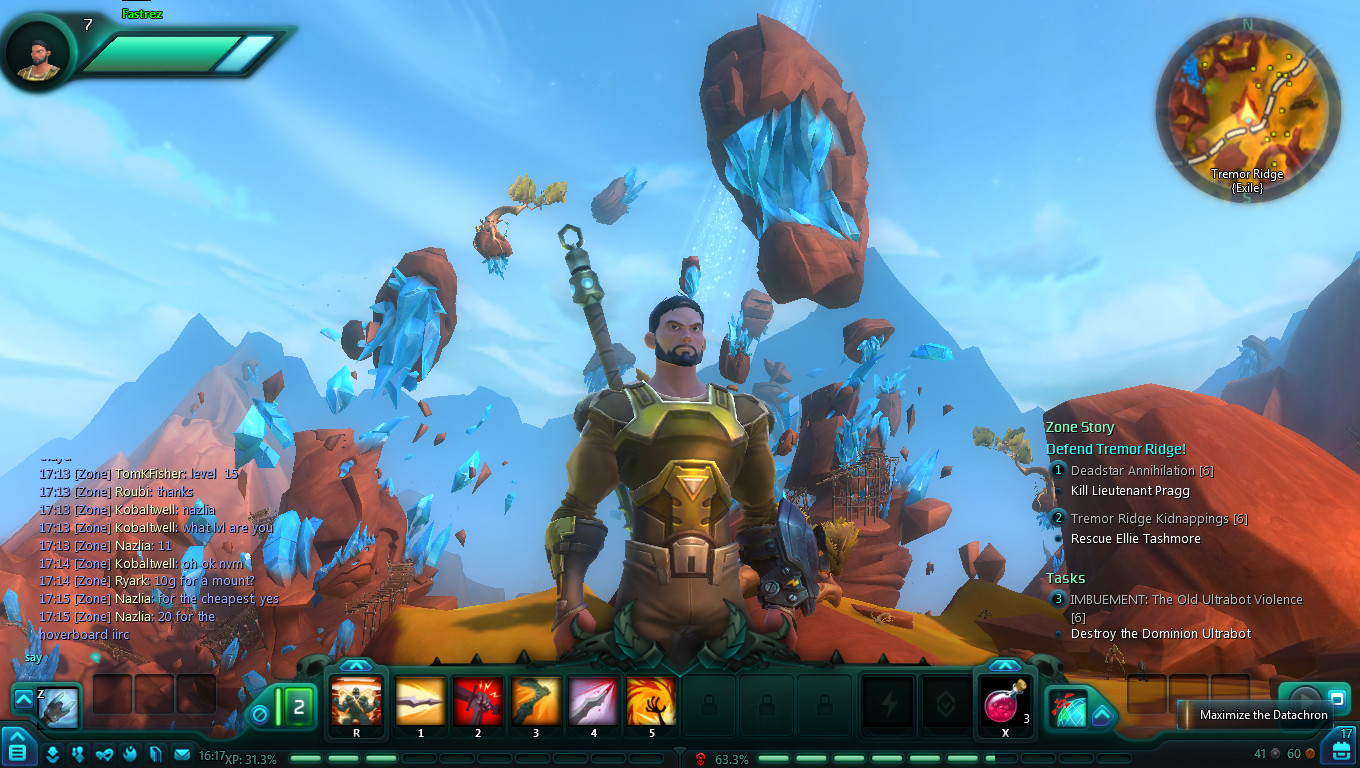Screen dimensions: 1360x768
Task: Click the quest globe icon near the Datachron
Action: pos(1066,707)
